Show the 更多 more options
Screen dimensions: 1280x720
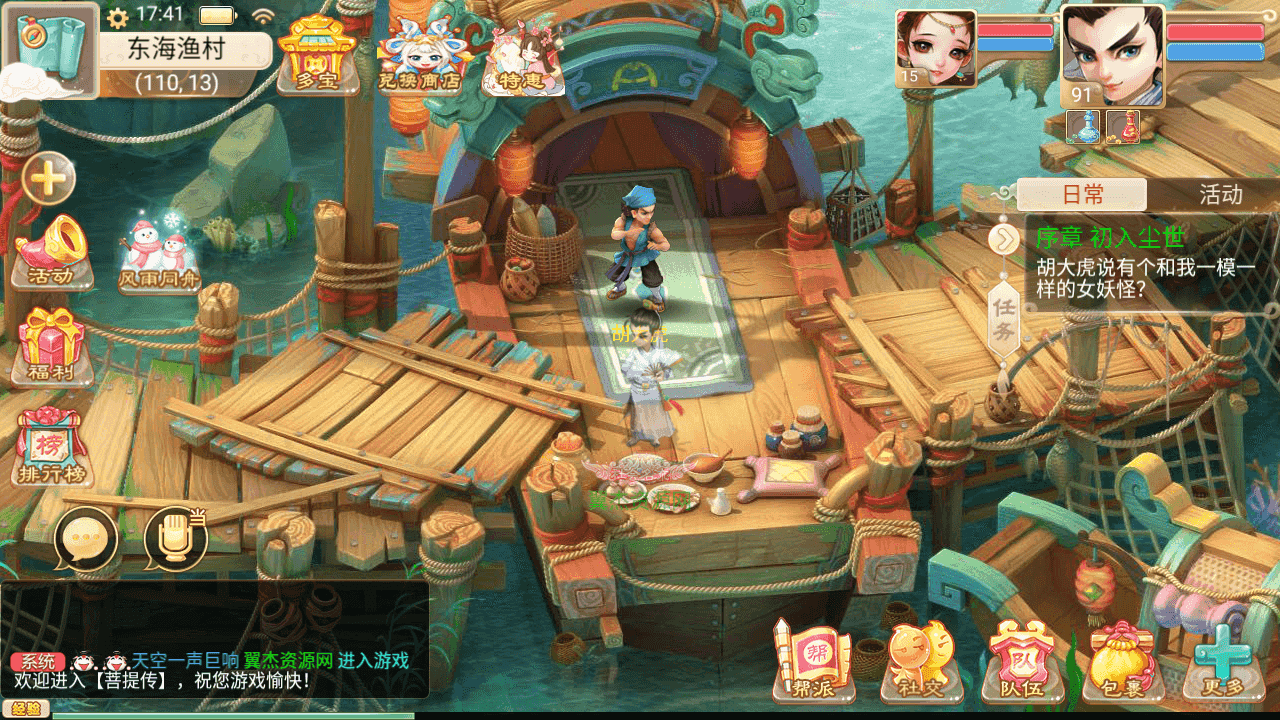click(x=1220, y=658)
